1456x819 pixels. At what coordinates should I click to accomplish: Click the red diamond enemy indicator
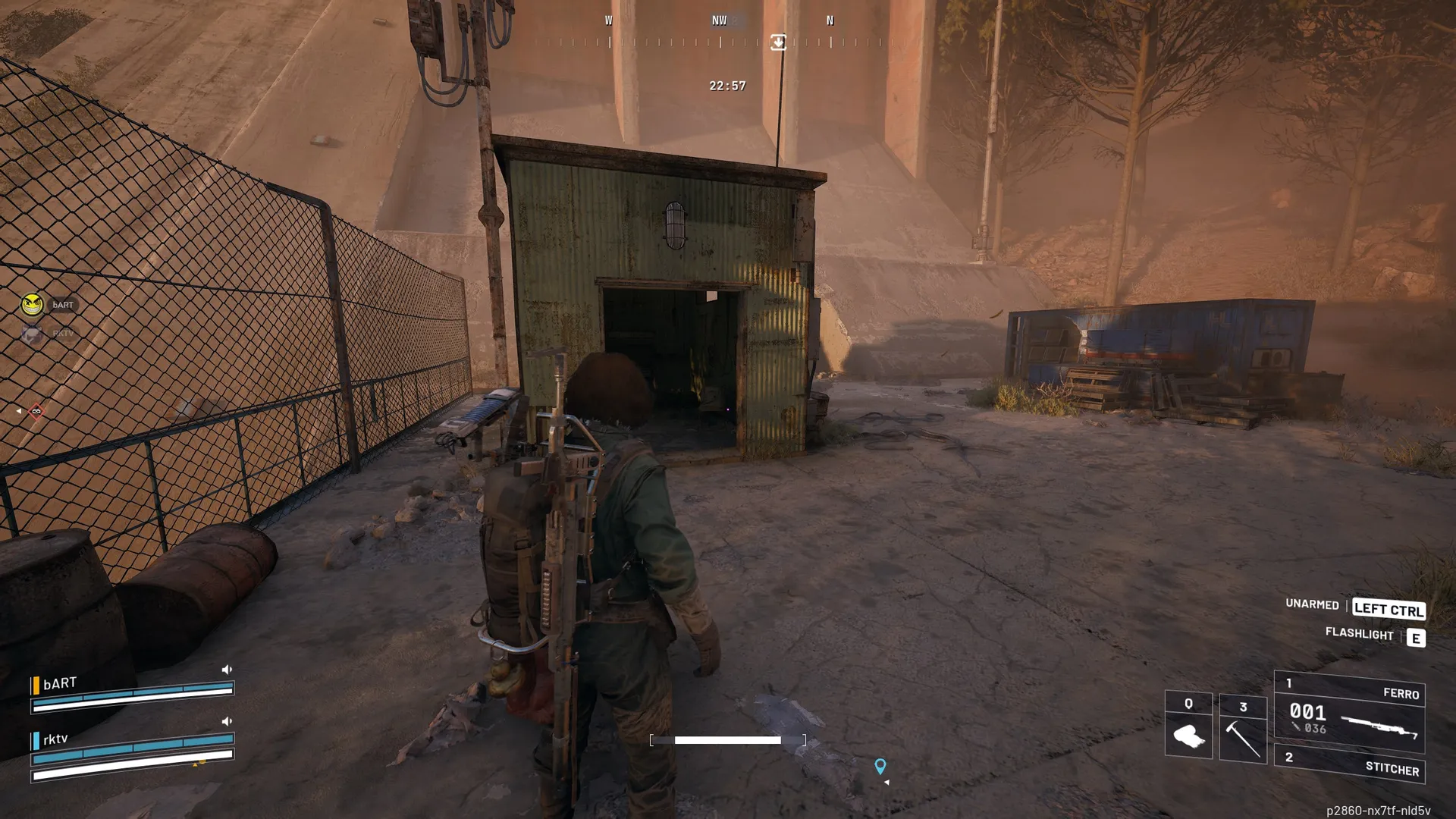tap(36, 411)
